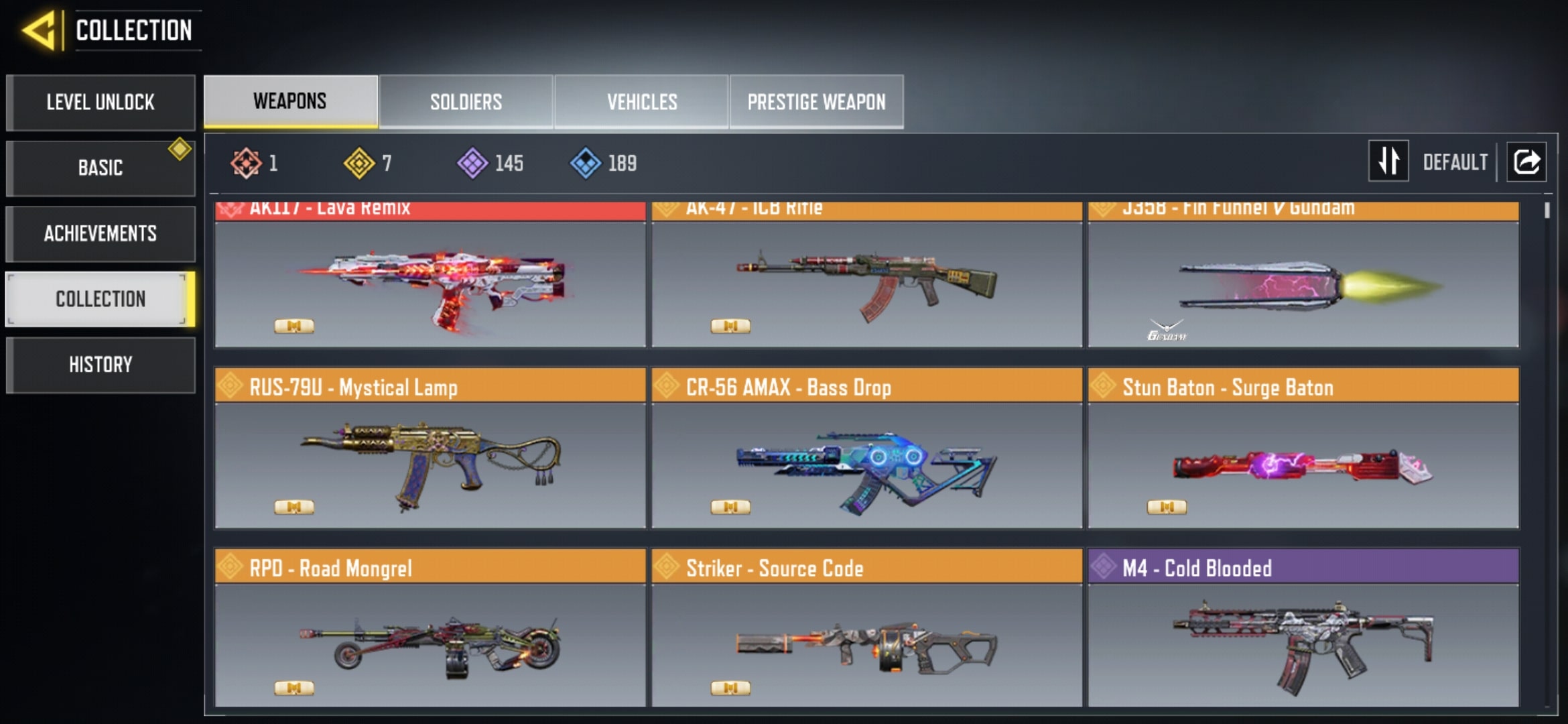Show the Vehicles tab
The image size is (1568, 724).
pos(641,102)
